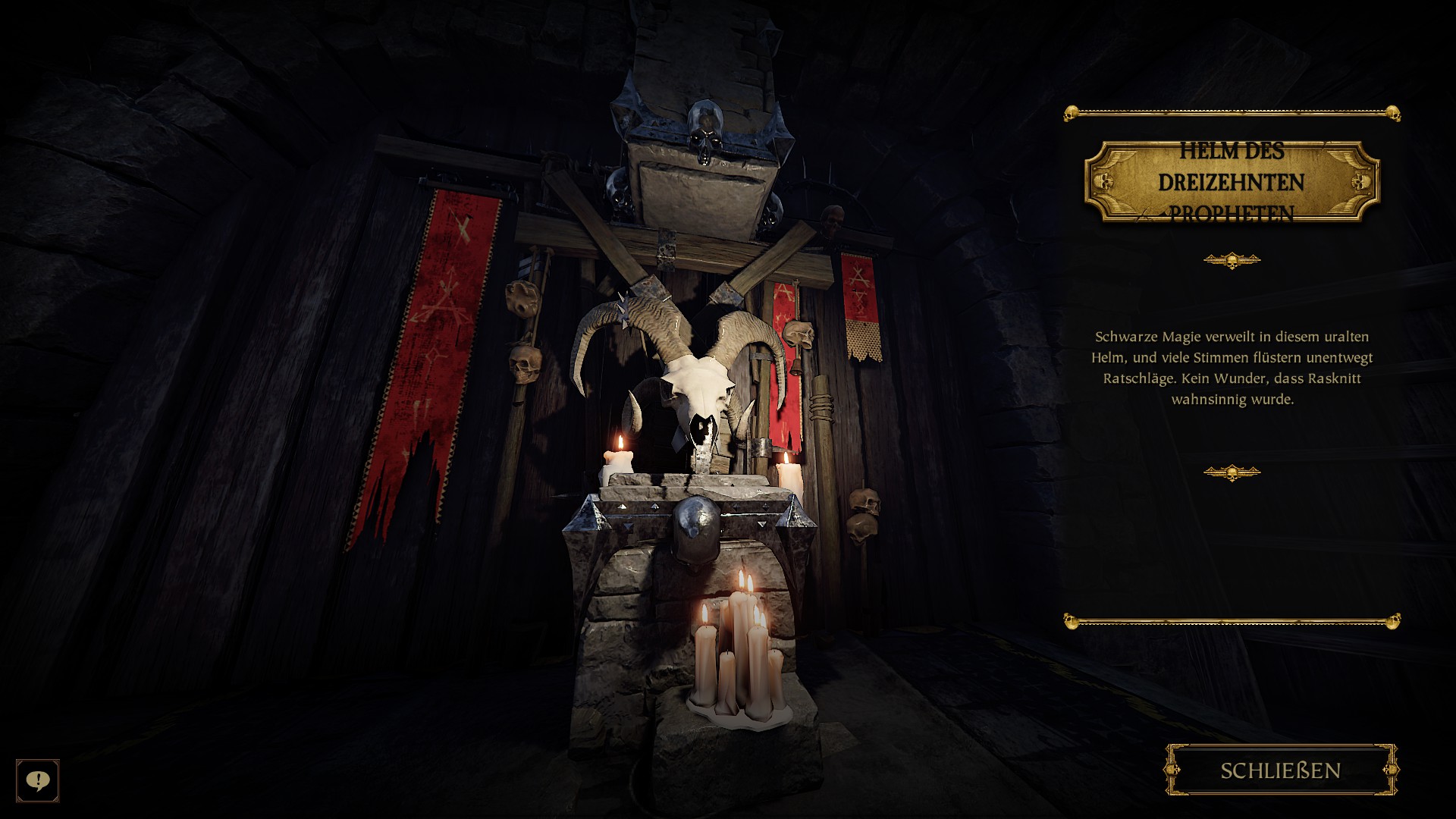This screenshot has width=1456, height=819.
Task: Open the speech bubble chat icon
Action: tap(37, 780)
